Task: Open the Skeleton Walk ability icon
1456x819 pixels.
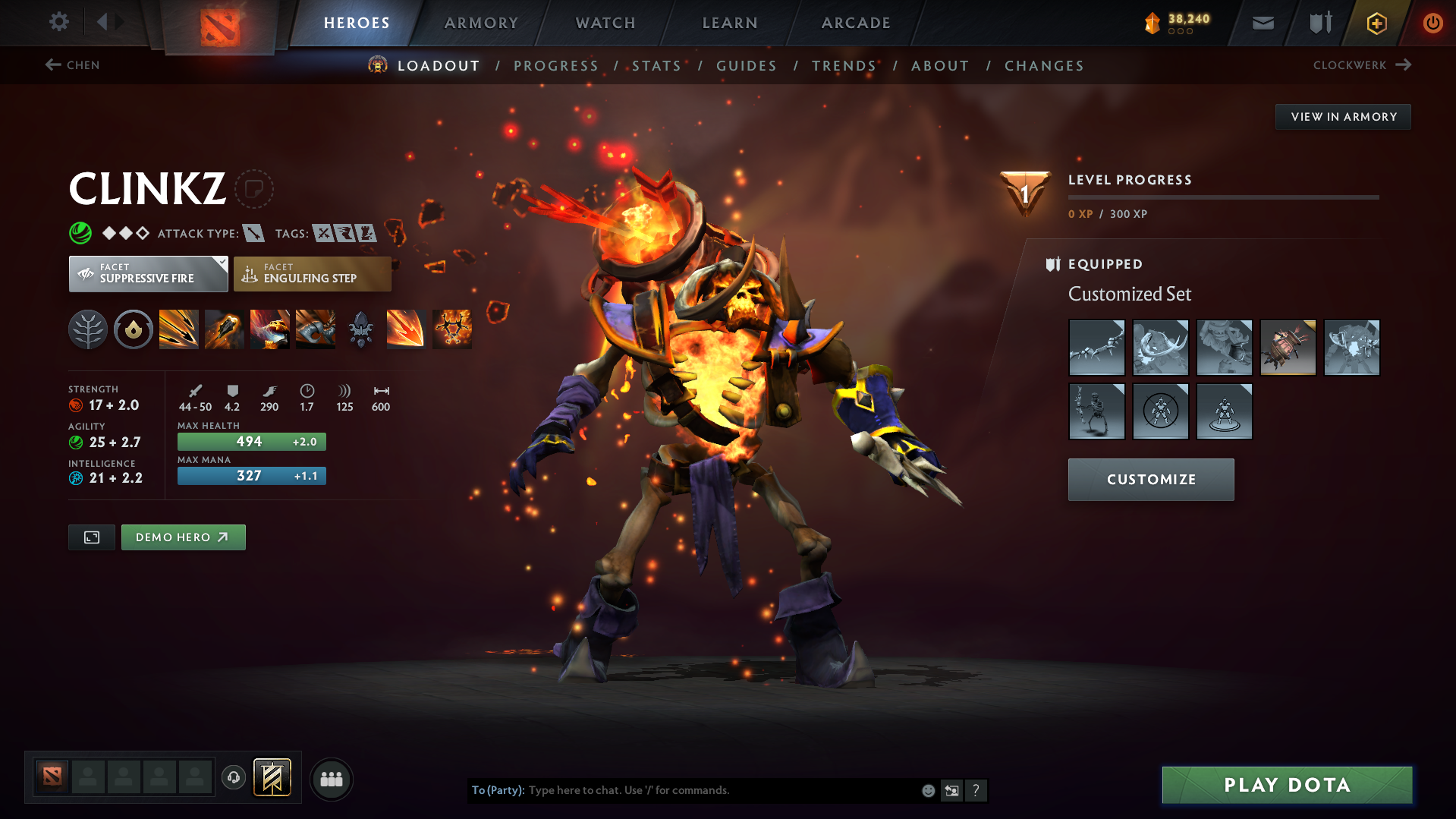Action: (316, 329)
